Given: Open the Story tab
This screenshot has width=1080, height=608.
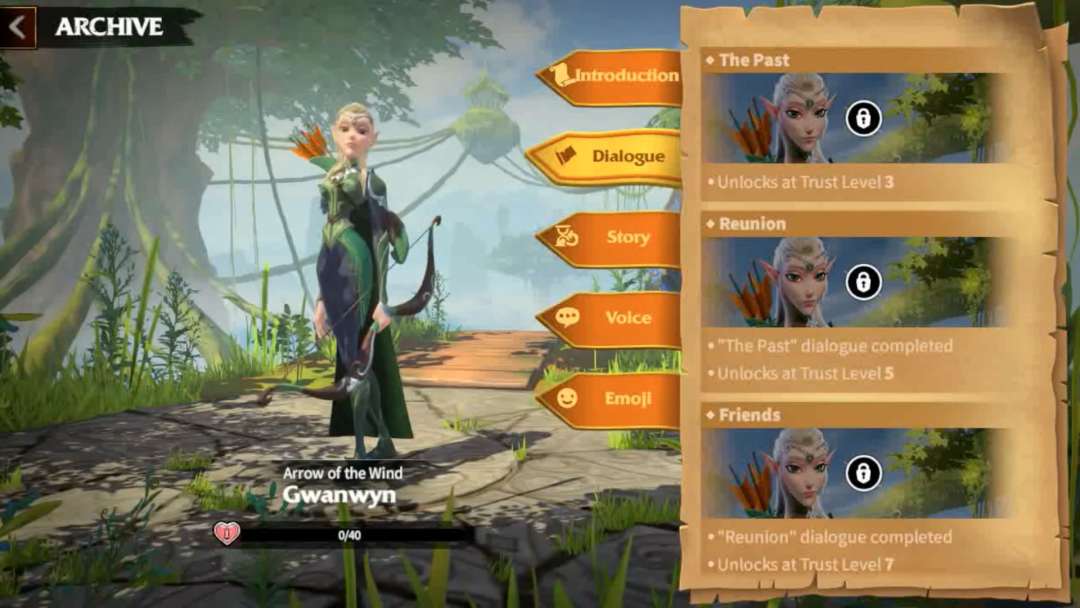Looking at the screenshot, I should tap(612, 238).
